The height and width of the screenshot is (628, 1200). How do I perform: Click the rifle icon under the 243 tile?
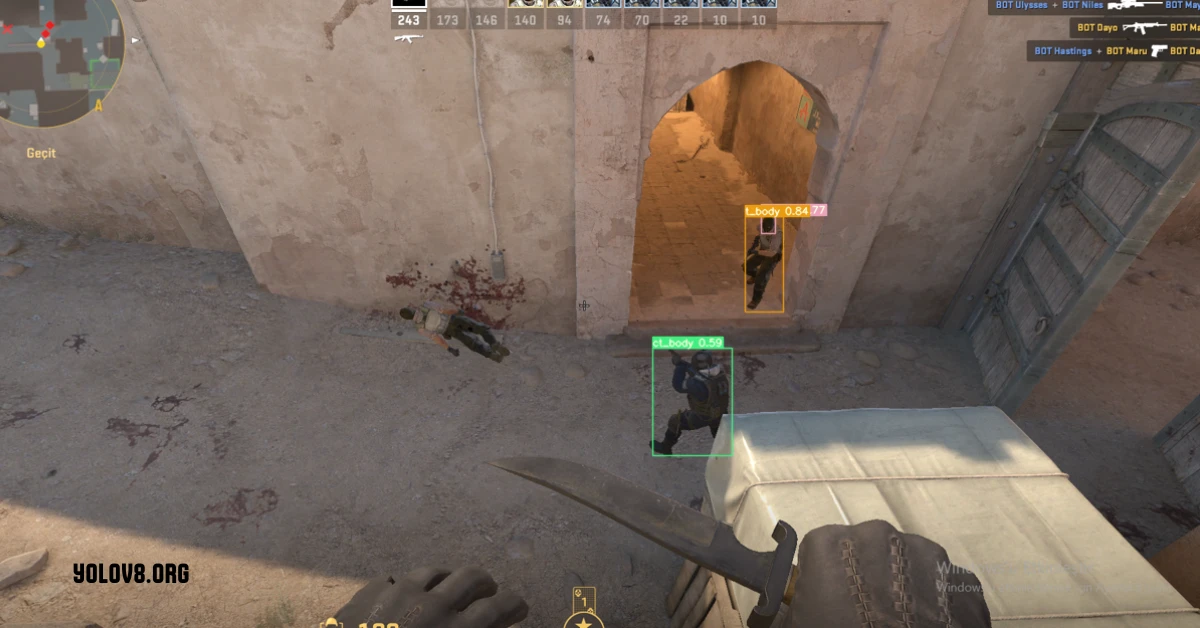pyautogui.click(x=408, y=38)
